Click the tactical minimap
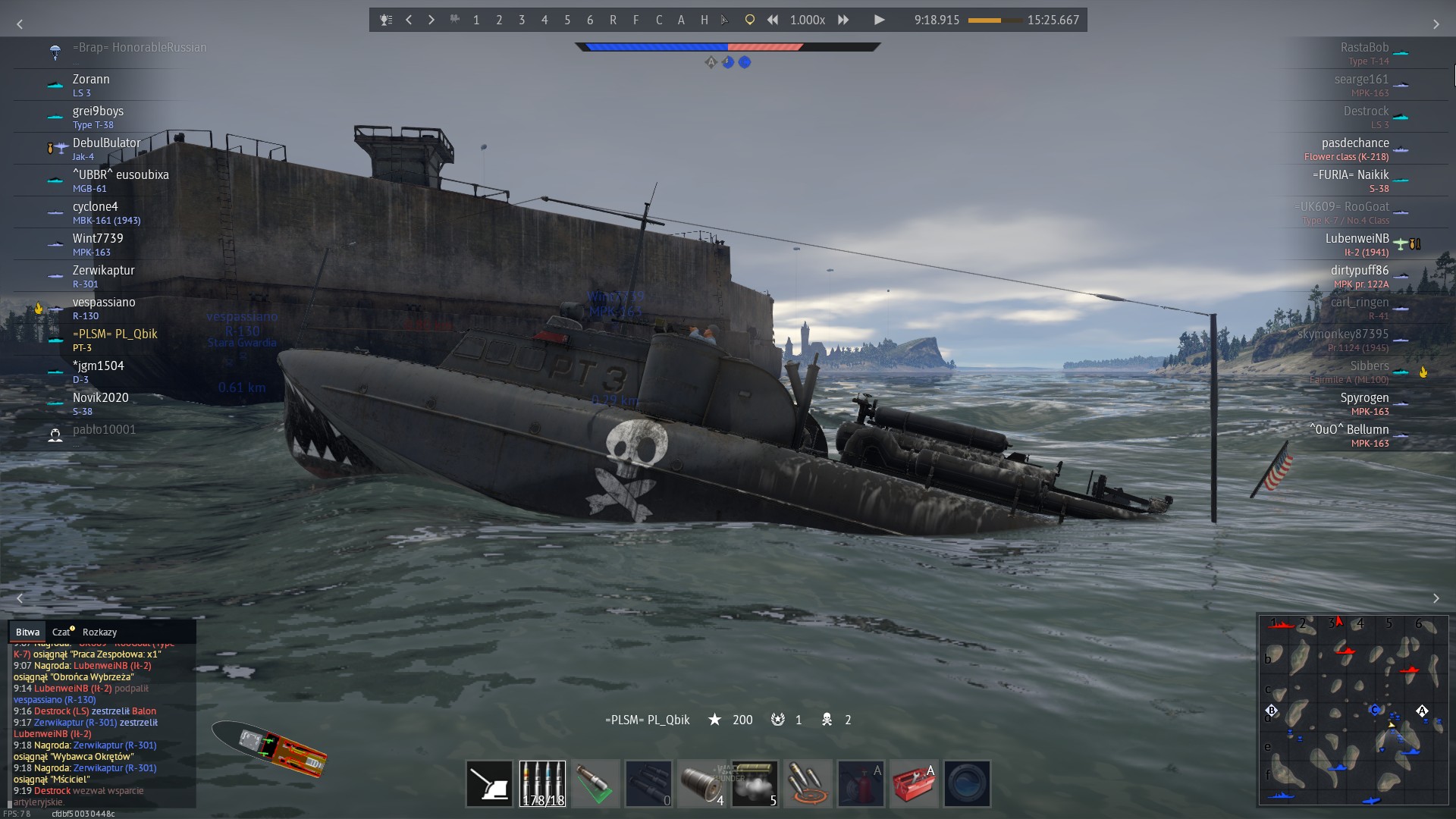Viewport: 1456px width, 819px height. point(1354,709)
